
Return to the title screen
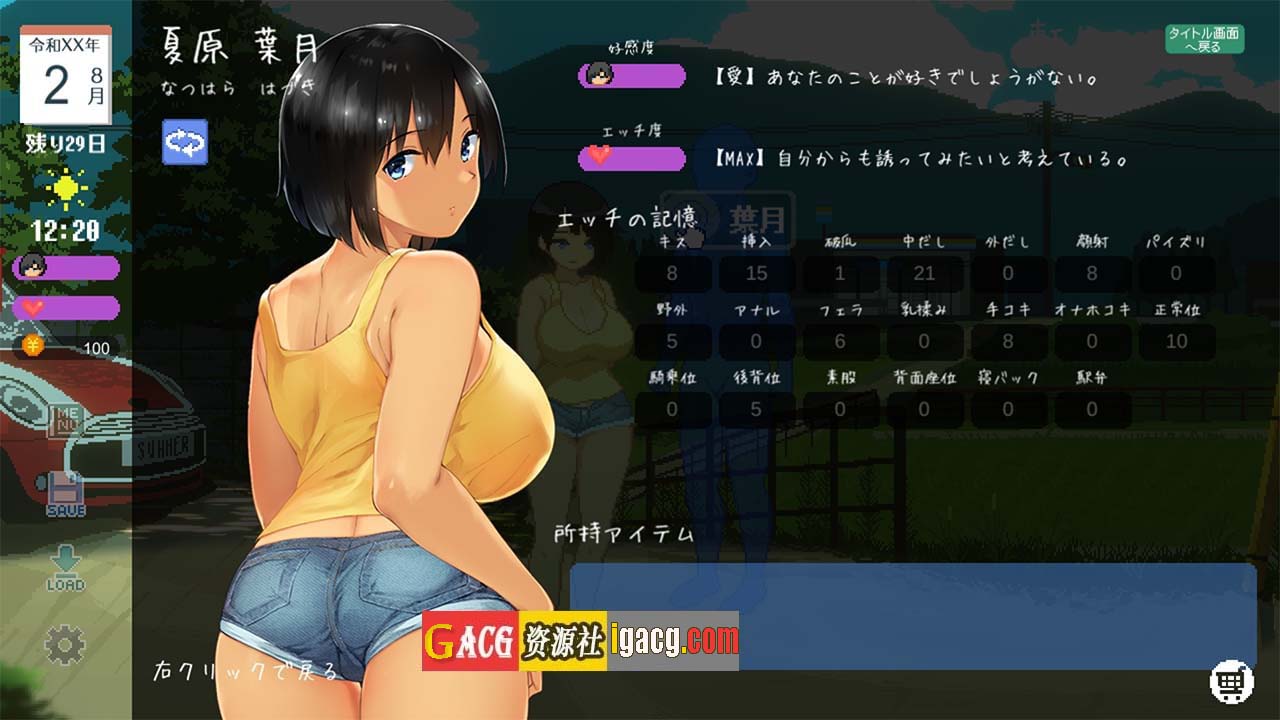1204,39
